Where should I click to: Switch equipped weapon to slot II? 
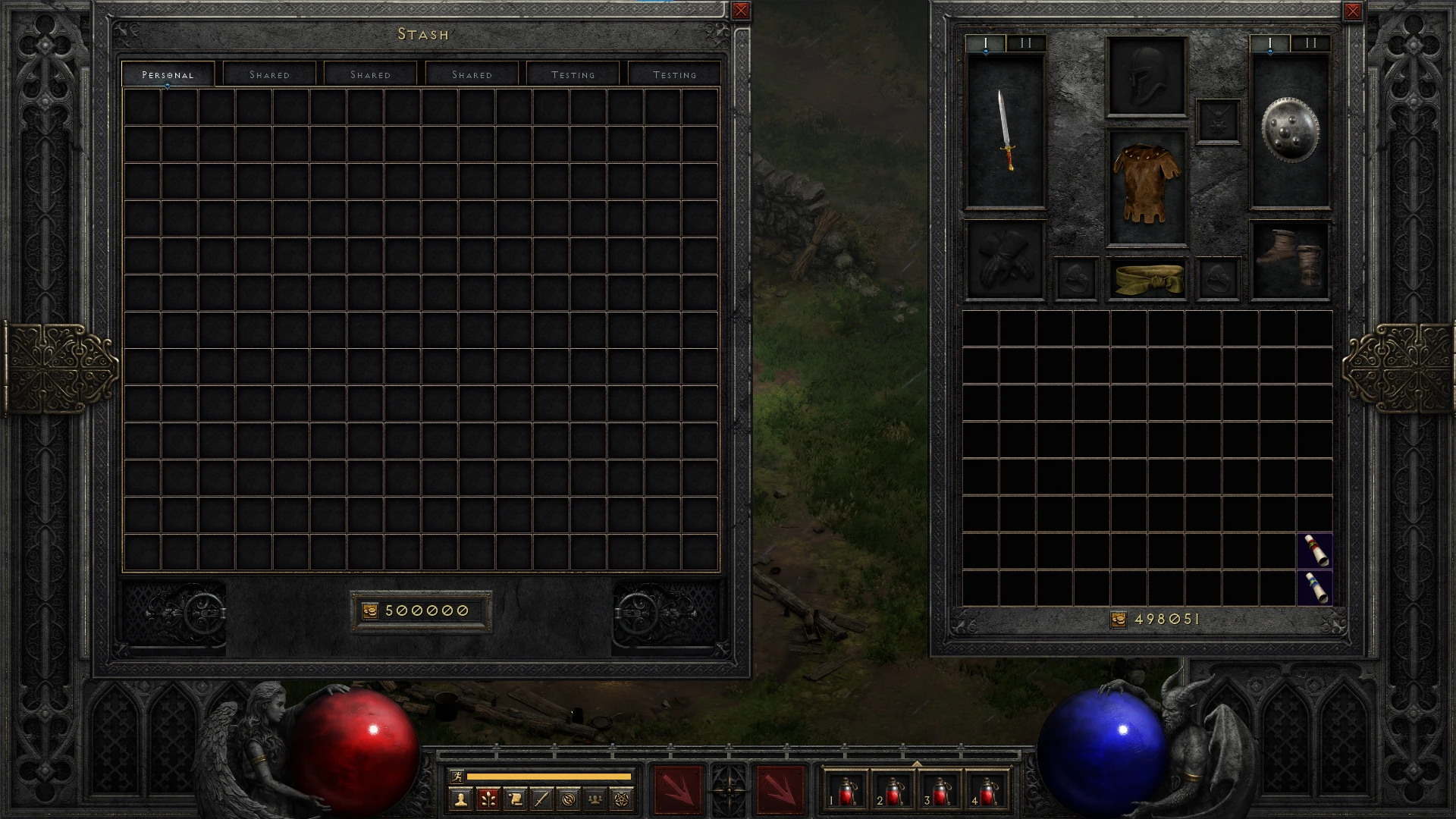click(x=1025, y=43)
